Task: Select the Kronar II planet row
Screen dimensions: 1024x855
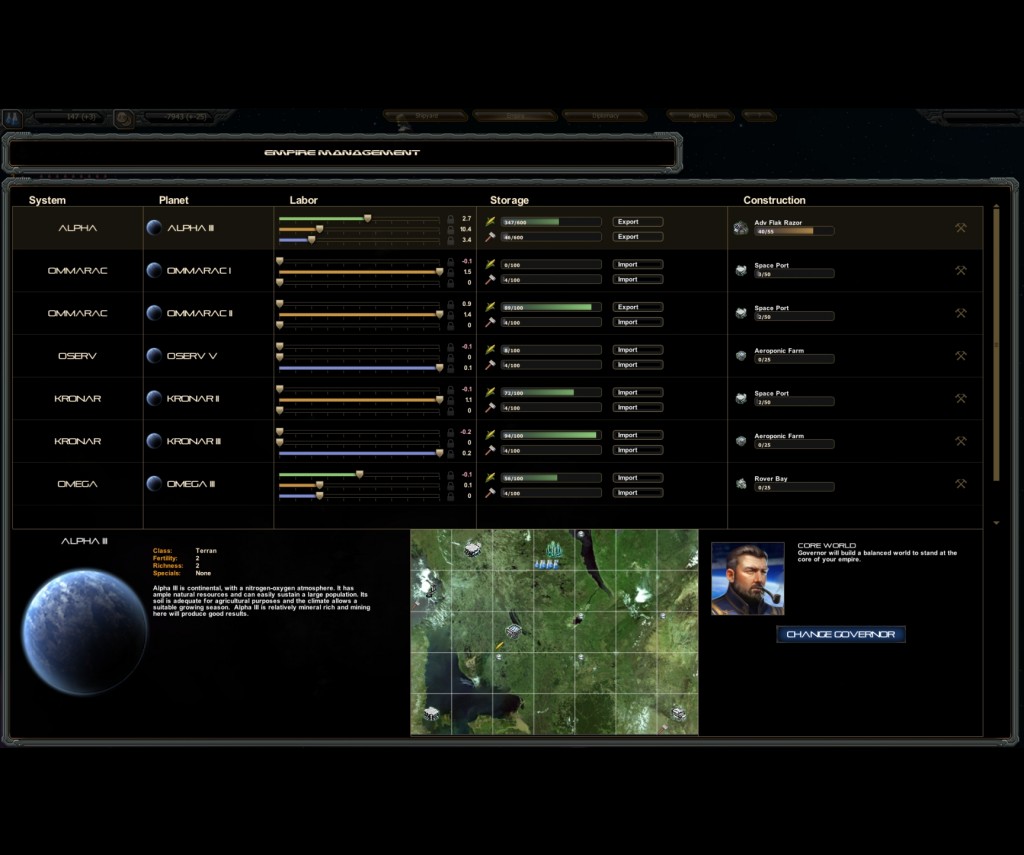Action: tap(193, 399)
